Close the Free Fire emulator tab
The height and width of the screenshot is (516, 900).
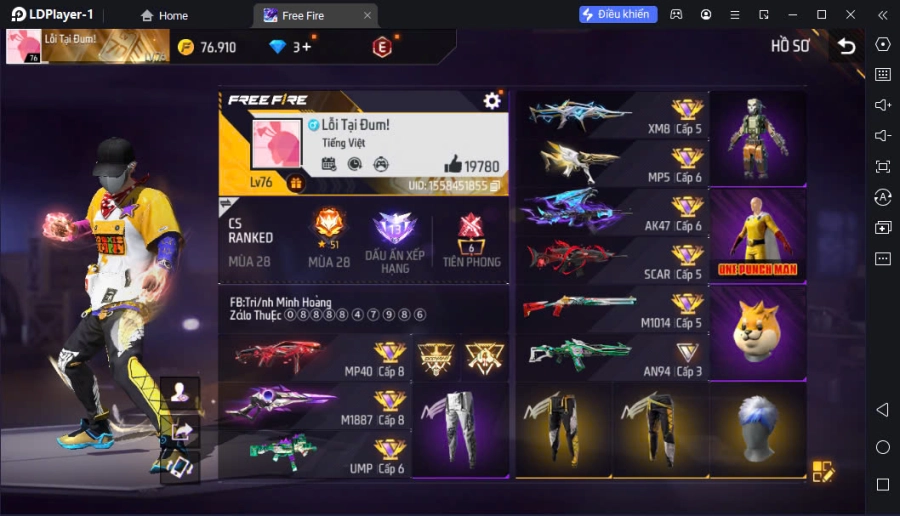point(367,15)
